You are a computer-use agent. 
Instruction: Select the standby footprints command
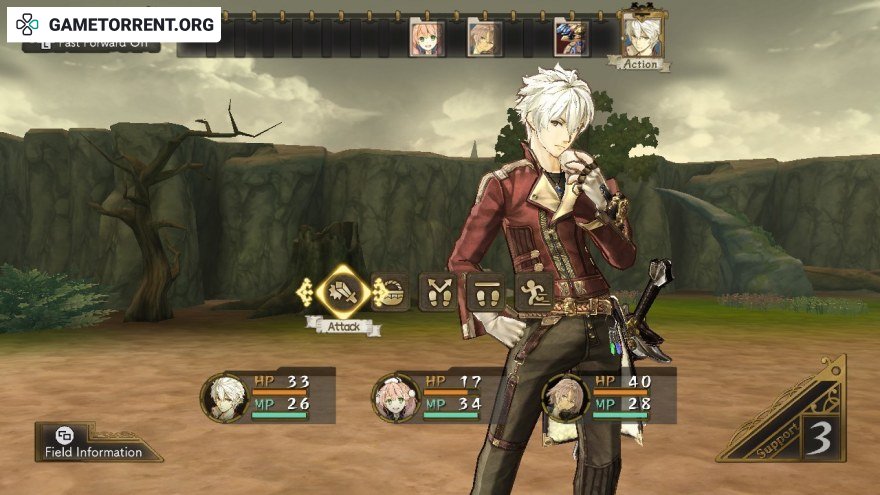[x=485, y=292]
